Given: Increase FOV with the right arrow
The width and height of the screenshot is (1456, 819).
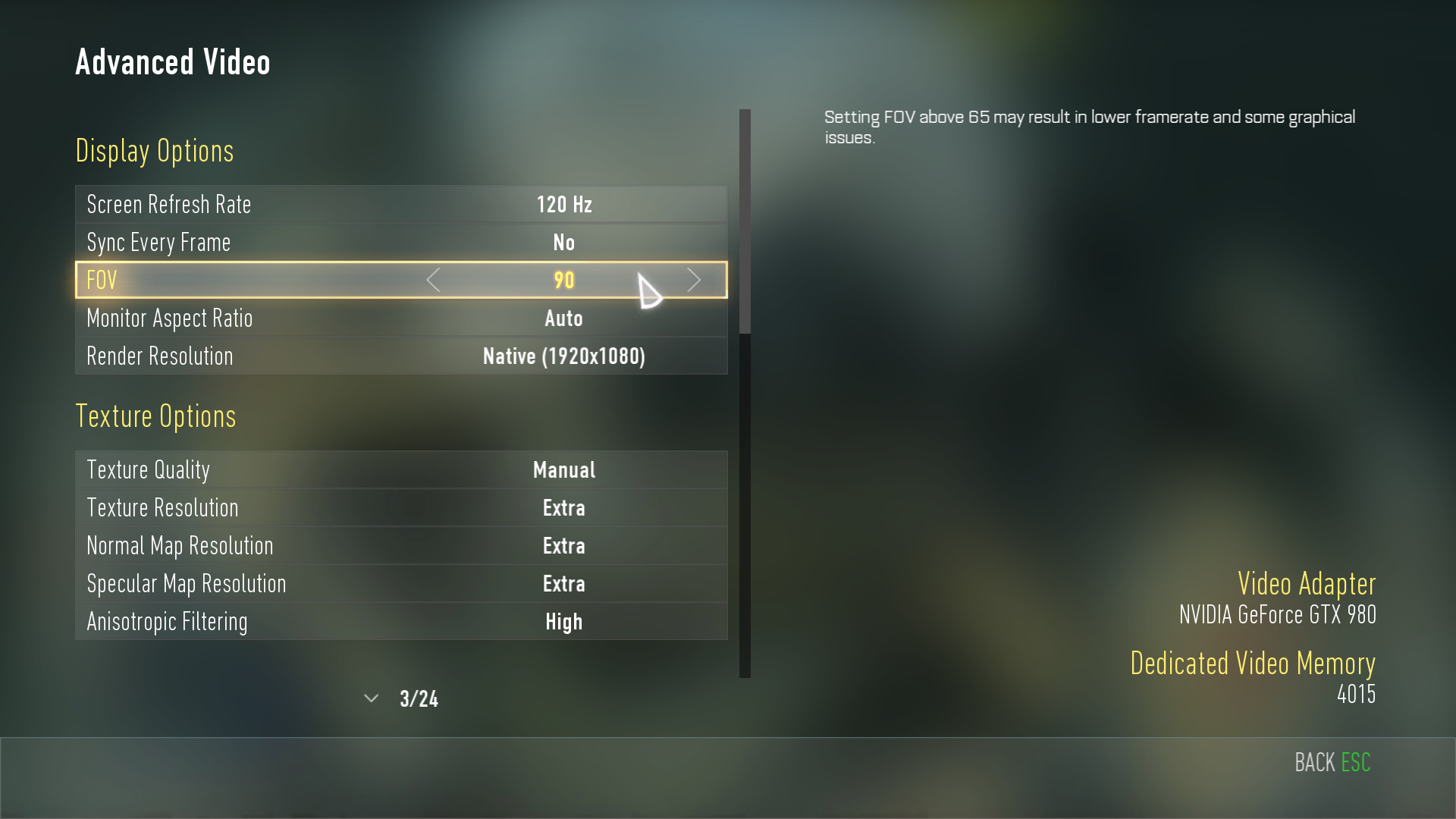Looking at the screenshot, I should (694, 280).
